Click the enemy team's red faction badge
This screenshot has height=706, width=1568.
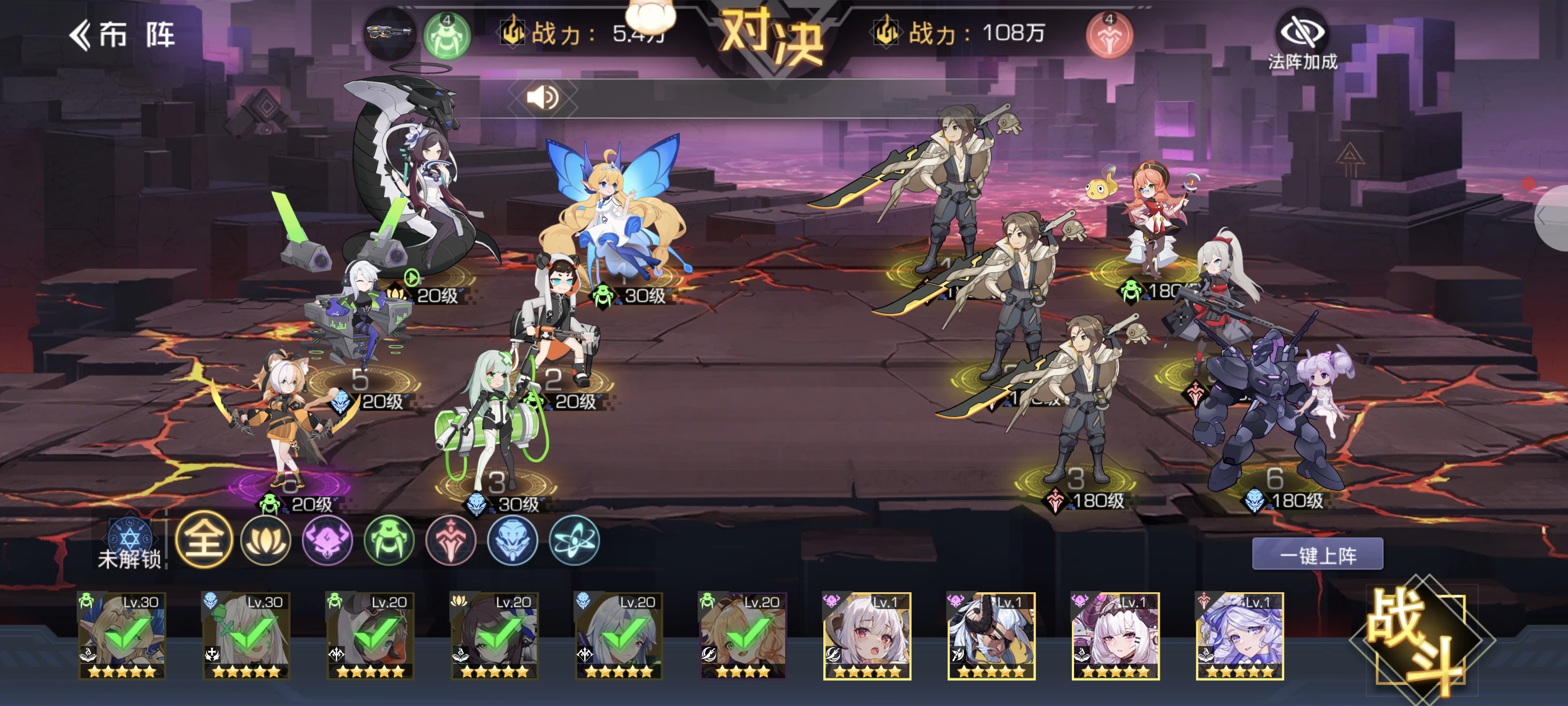pos(1109,35)
